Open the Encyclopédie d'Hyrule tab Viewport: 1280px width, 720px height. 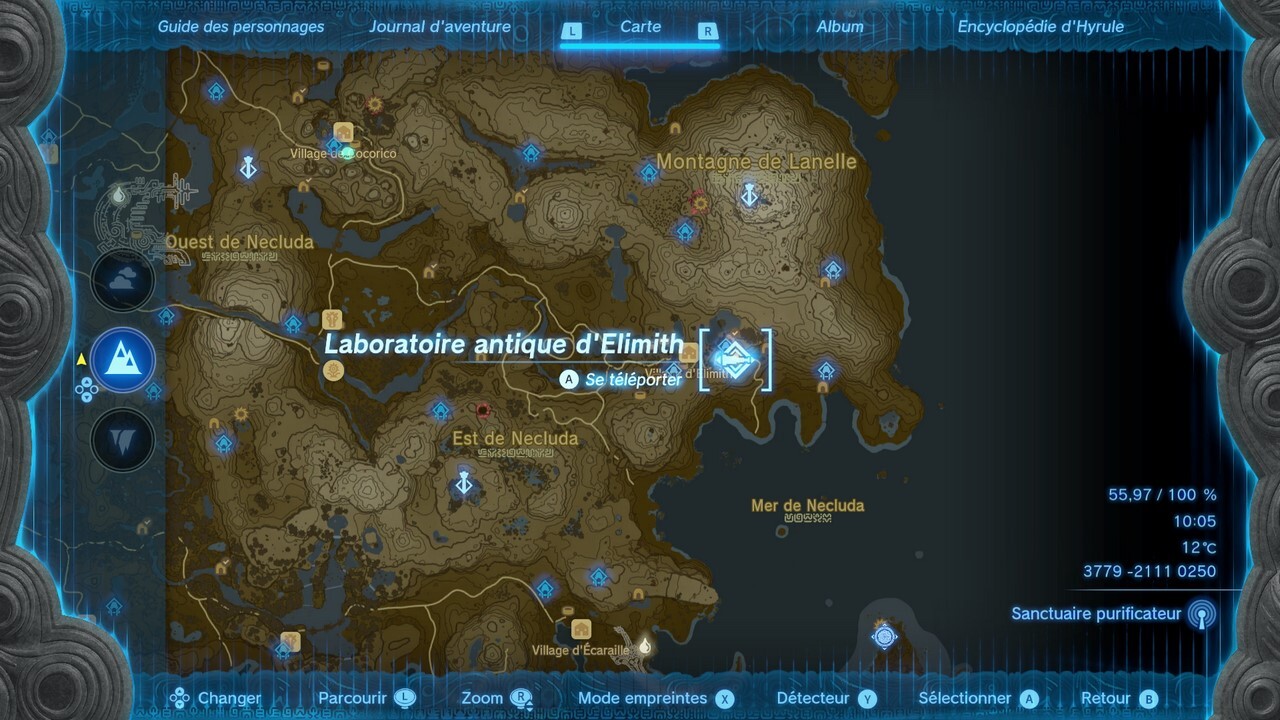pyautogui.click(x=1043, y=27)
